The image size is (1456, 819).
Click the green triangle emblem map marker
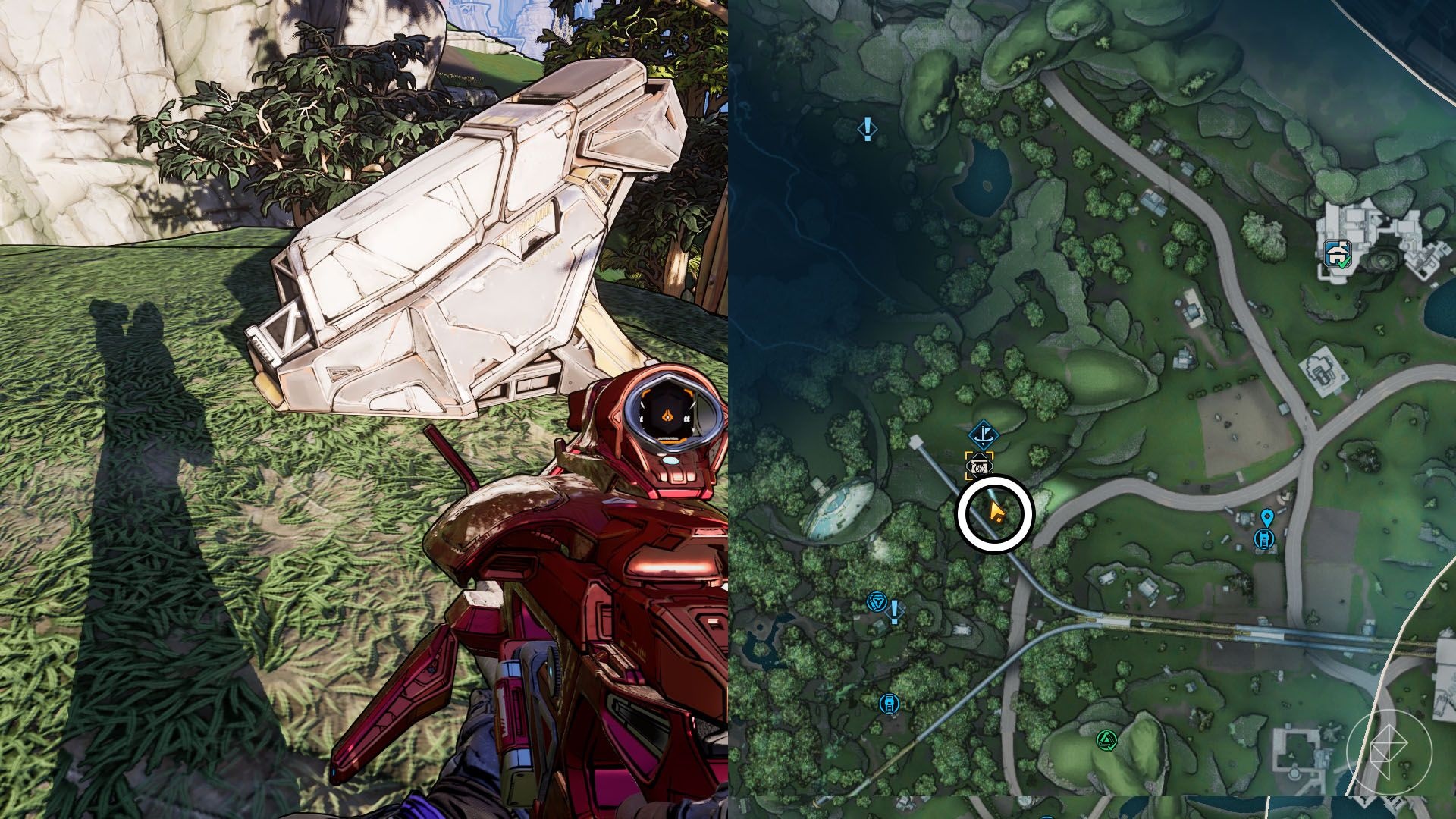[1106, 739]
